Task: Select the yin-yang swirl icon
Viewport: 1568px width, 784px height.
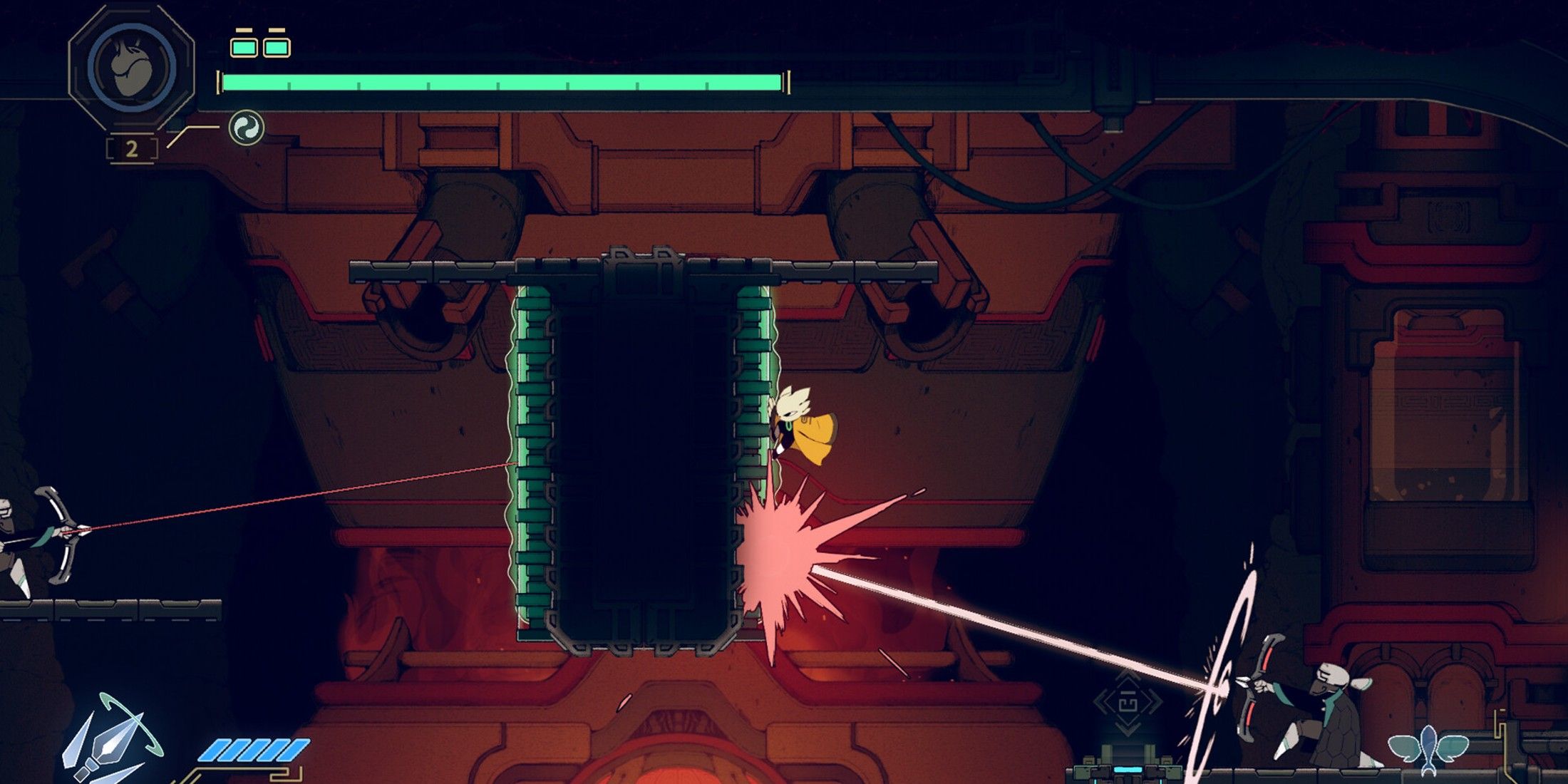Action: pyautogui.click(x=246, y=128)
